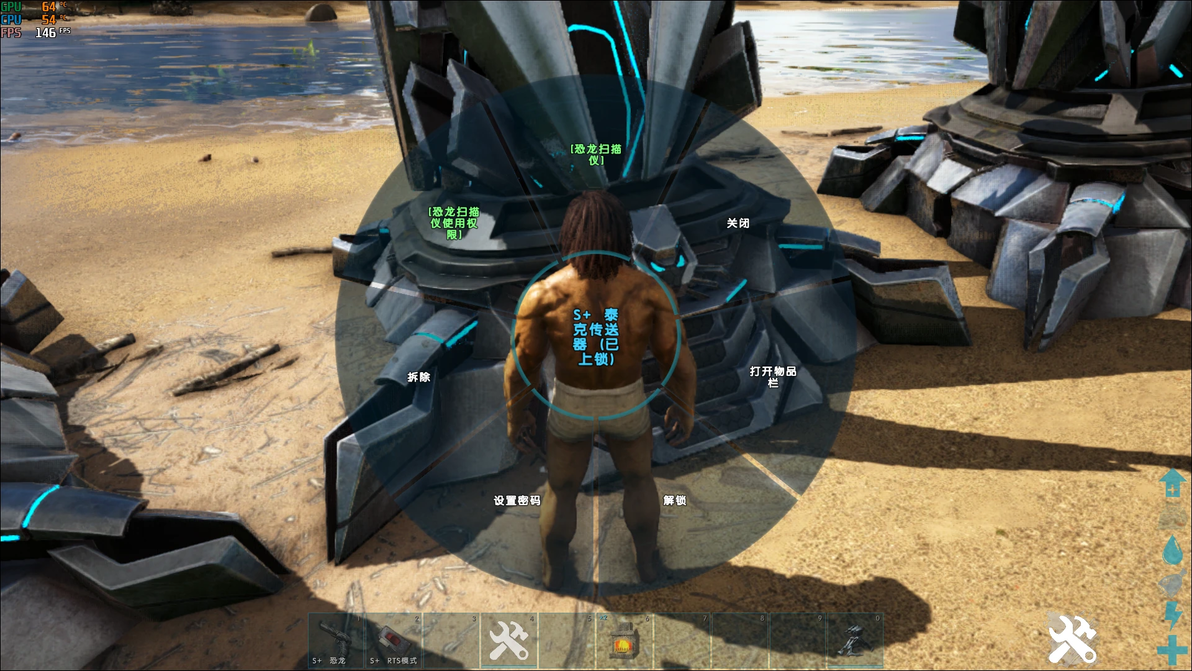
Task: Choose 关闭 in the radial menu
Action: [x=738, y=224]
